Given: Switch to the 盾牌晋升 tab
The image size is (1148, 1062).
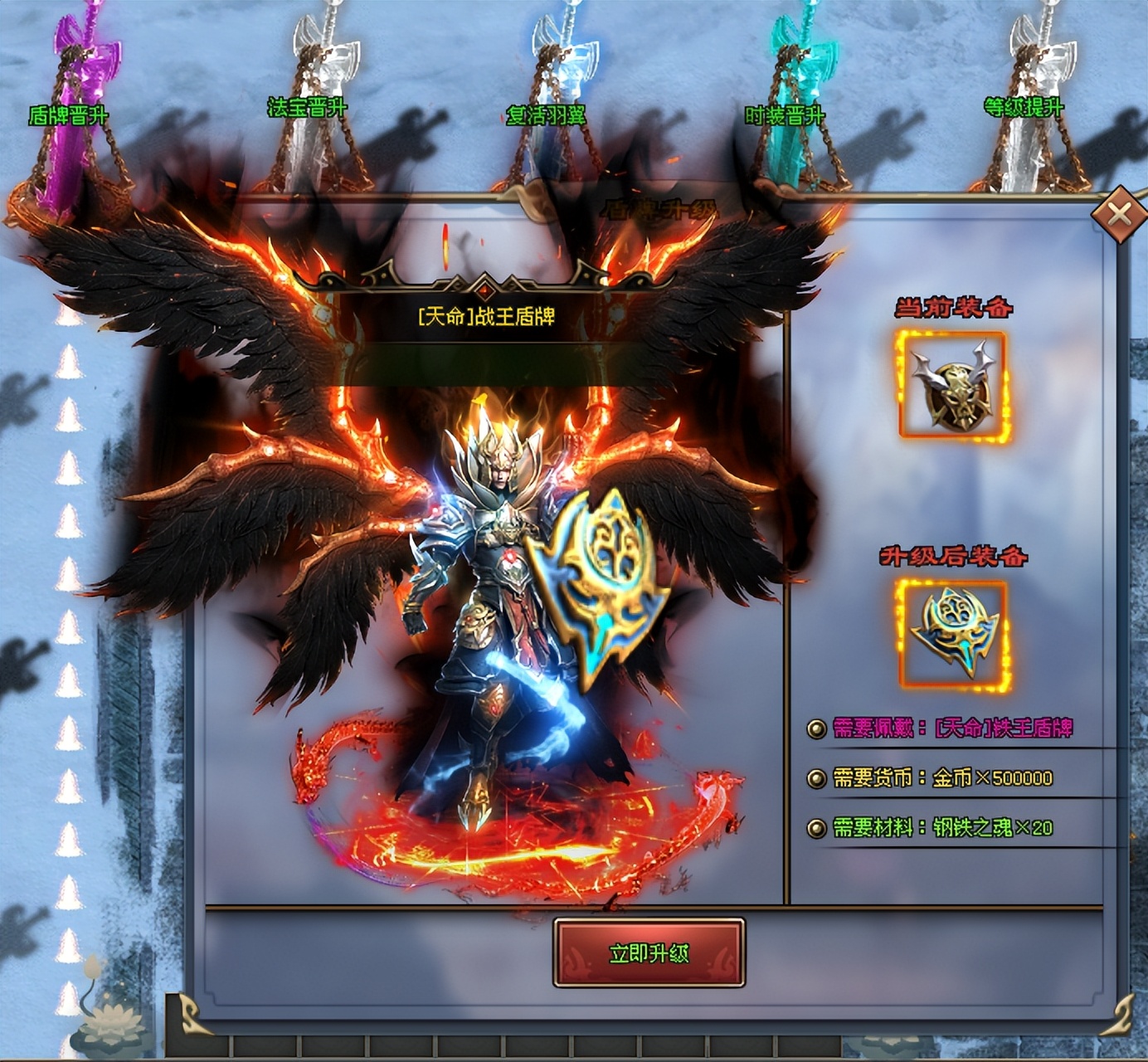Looking at the screenshot, I should point(69,115).
